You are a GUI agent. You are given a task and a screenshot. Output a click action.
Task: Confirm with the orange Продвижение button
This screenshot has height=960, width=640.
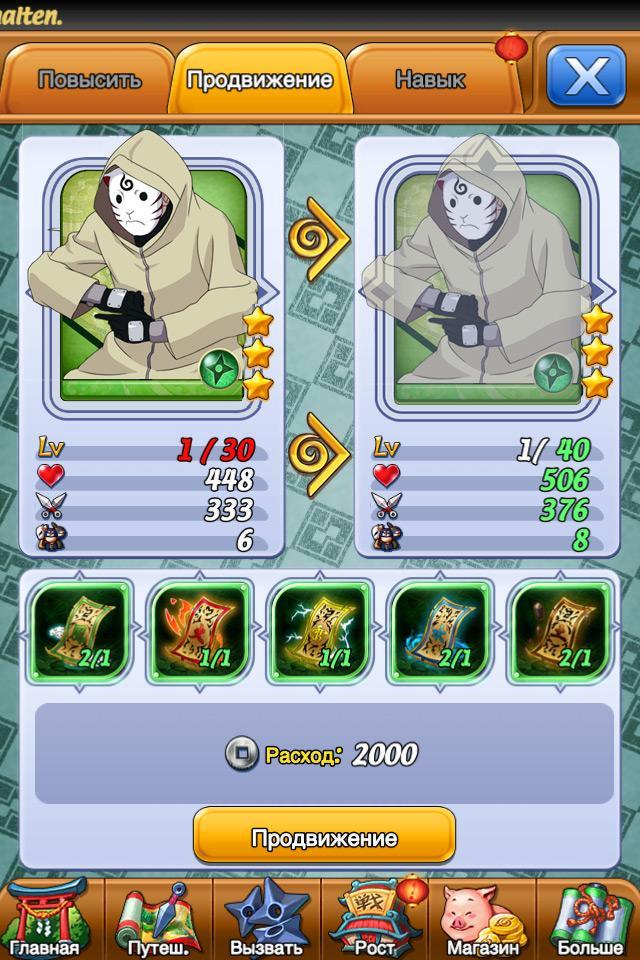click(324, 837)
